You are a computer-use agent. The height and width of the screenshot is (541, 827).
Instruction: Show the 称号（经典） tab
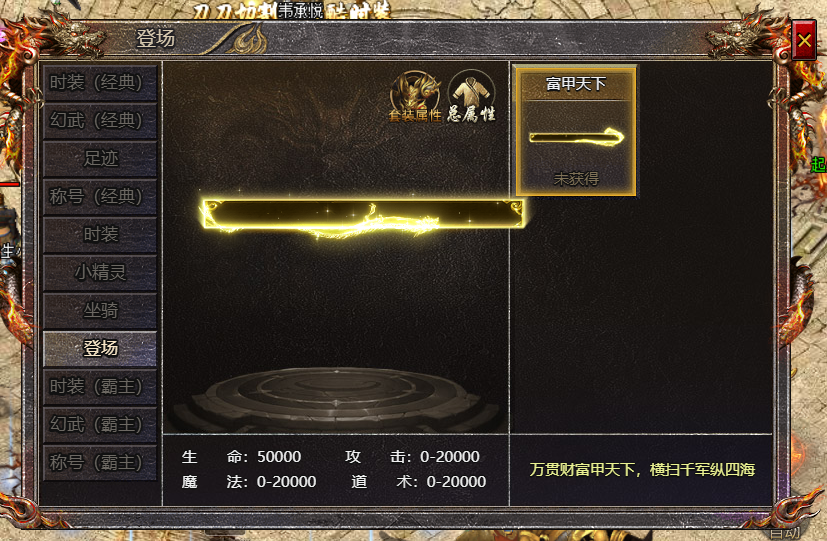click(x=100, y=196)
